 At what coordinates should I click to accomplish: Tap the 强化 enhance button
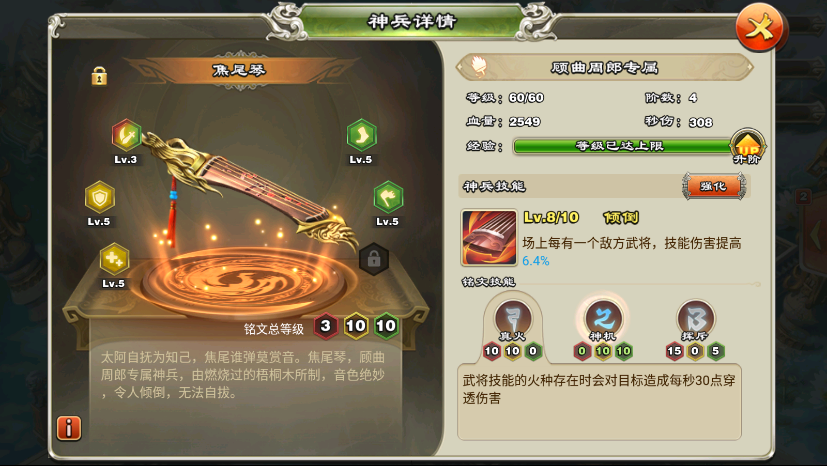pos(716,186)
